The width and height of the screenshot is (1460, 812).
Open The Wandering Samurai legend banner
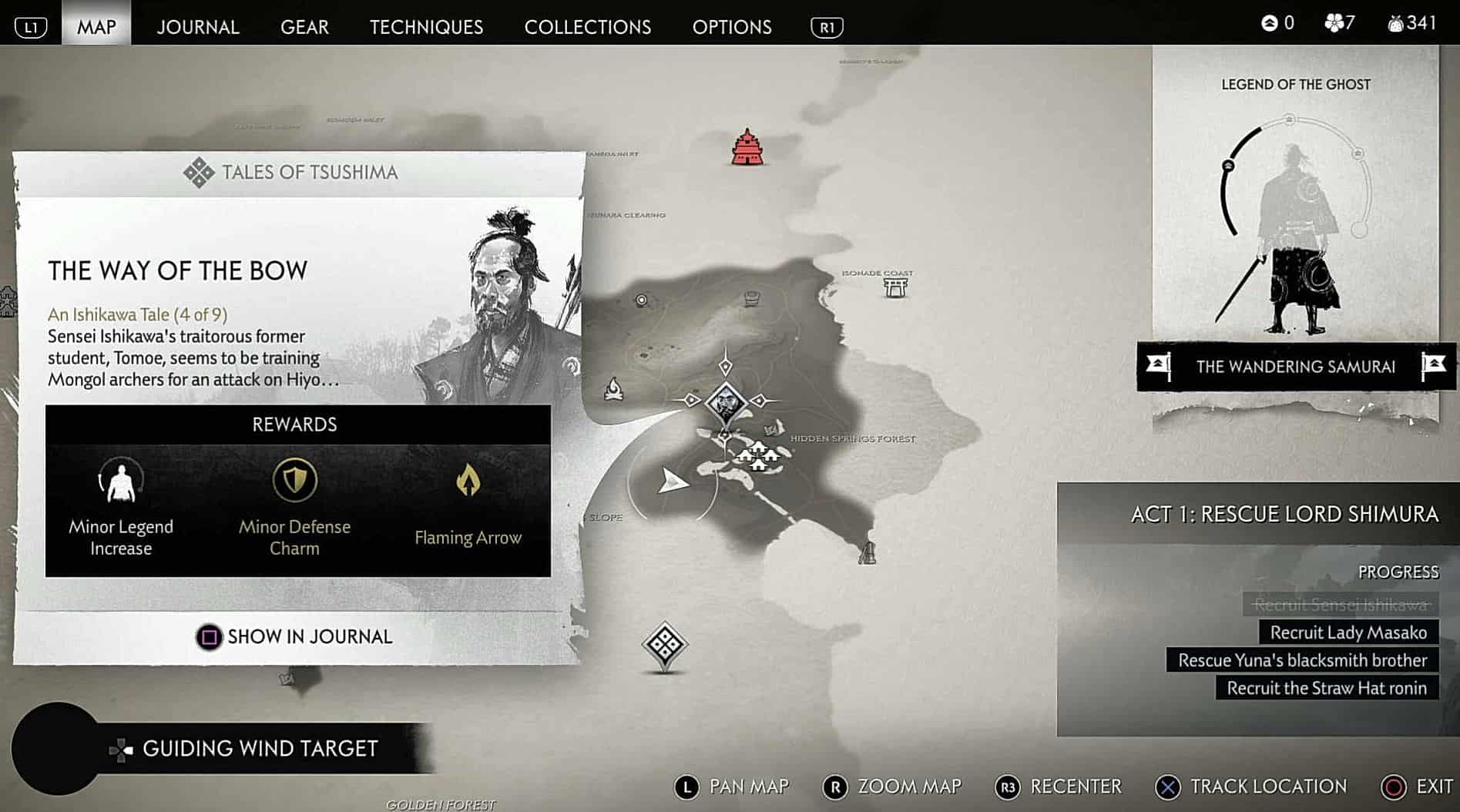1295,367
